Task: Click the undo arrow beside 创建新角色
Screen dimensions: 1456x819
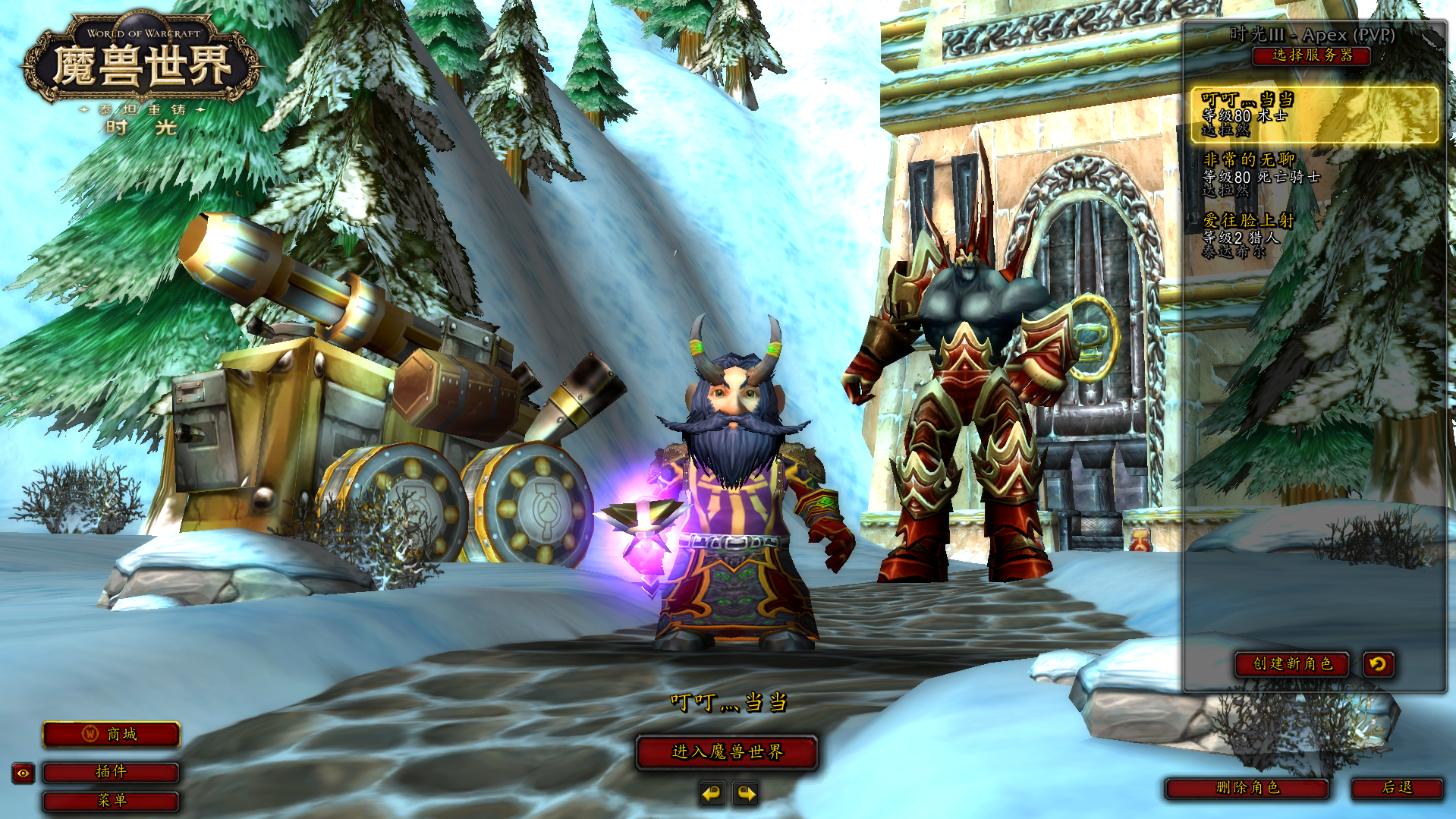Action: tap(1378, 664)
